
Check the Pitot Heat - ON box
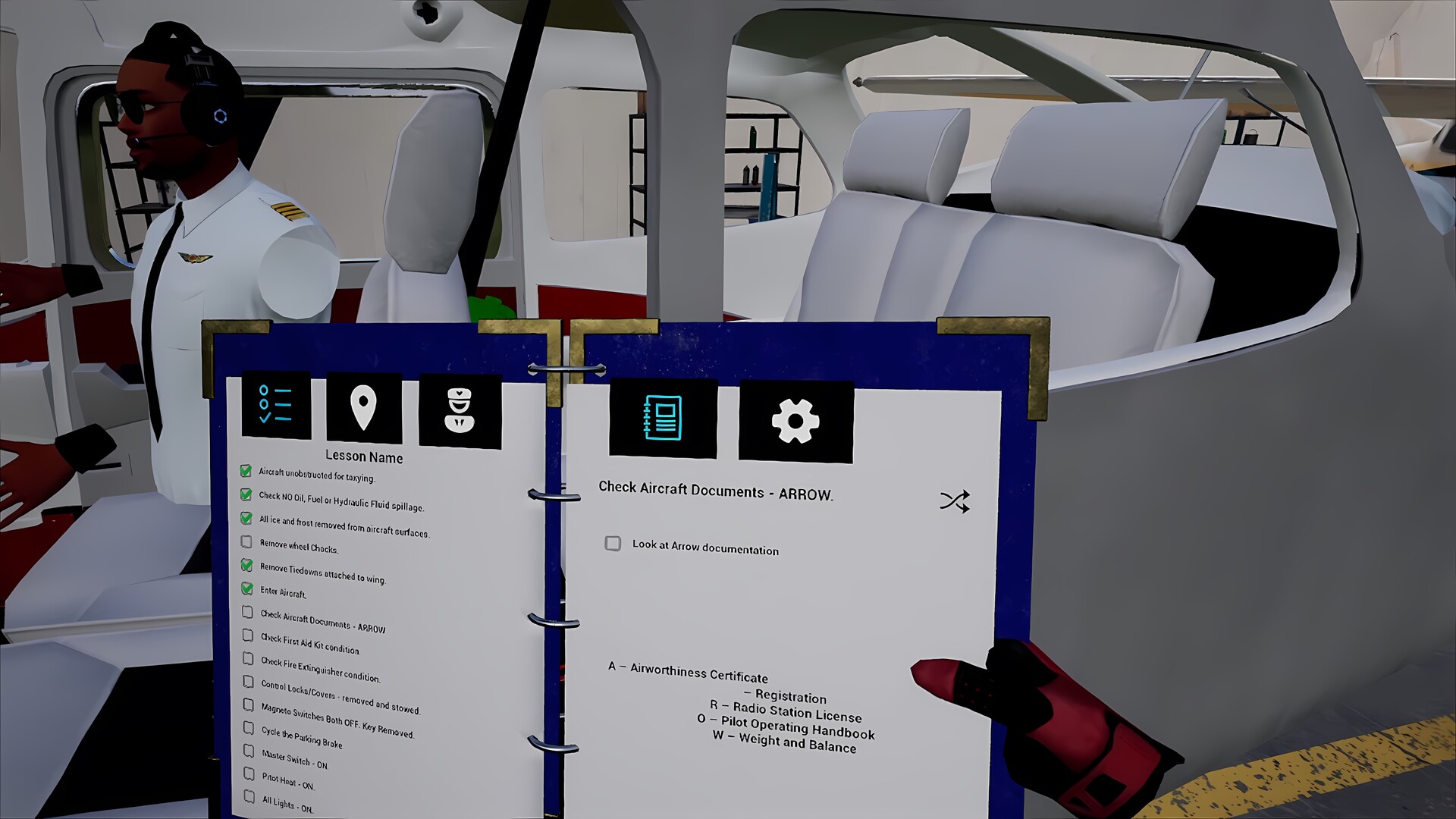(249, 773)
